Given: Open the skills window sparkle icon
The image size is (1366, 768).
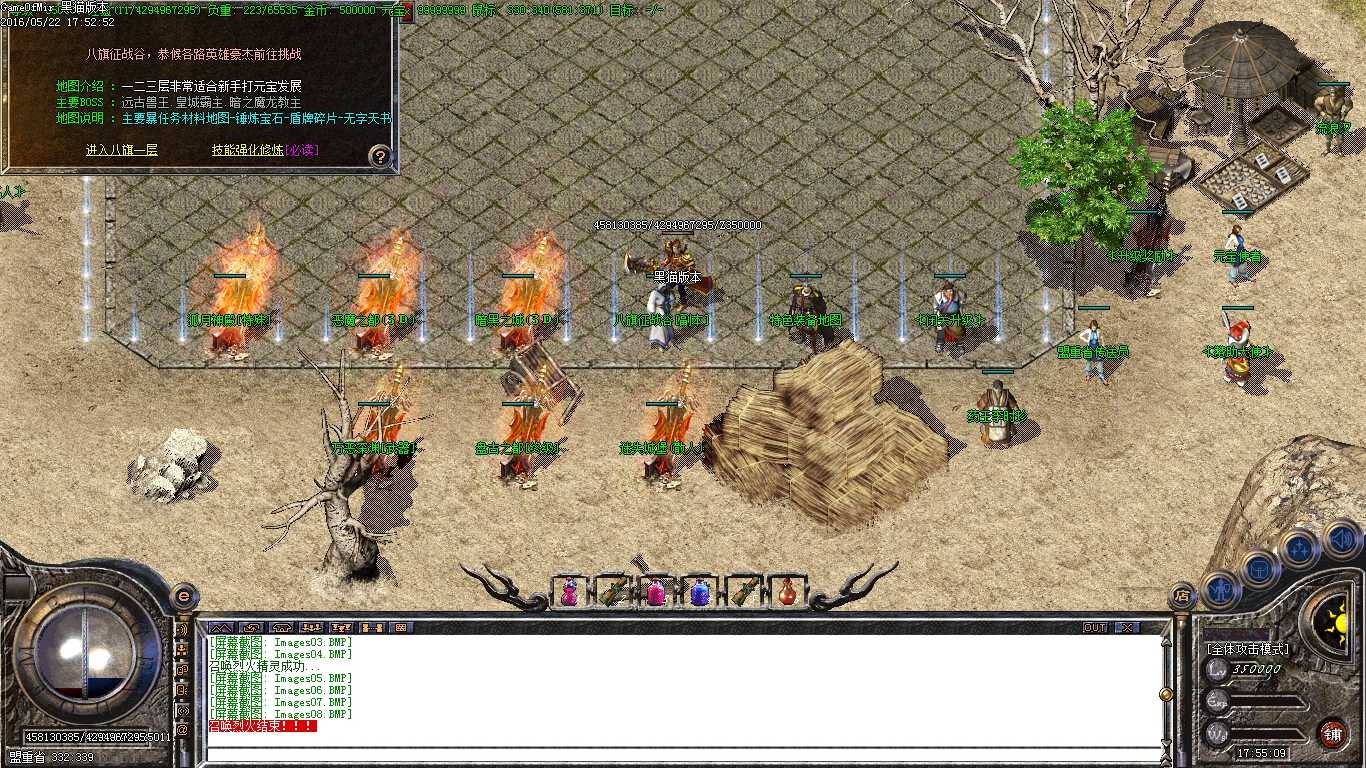Looking at the screenshot, I should (1300, 548).
